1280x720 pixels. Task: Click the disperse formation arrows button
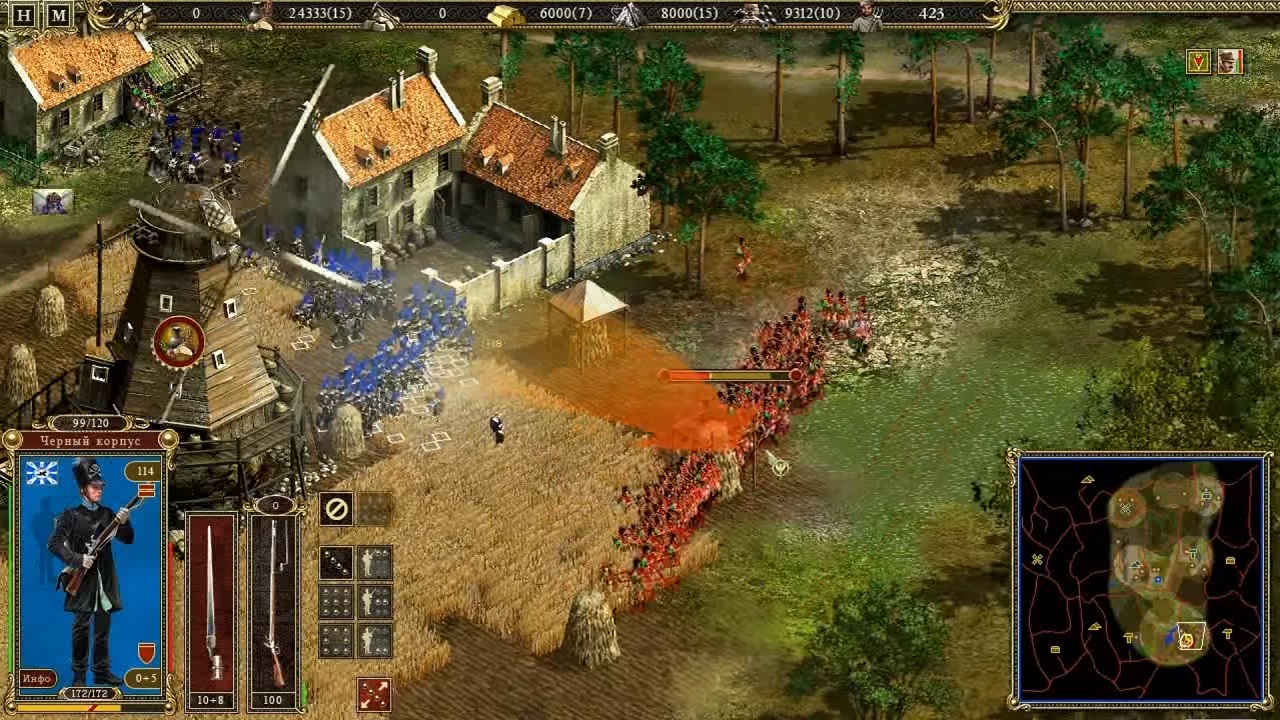click(x=374, y=694)
